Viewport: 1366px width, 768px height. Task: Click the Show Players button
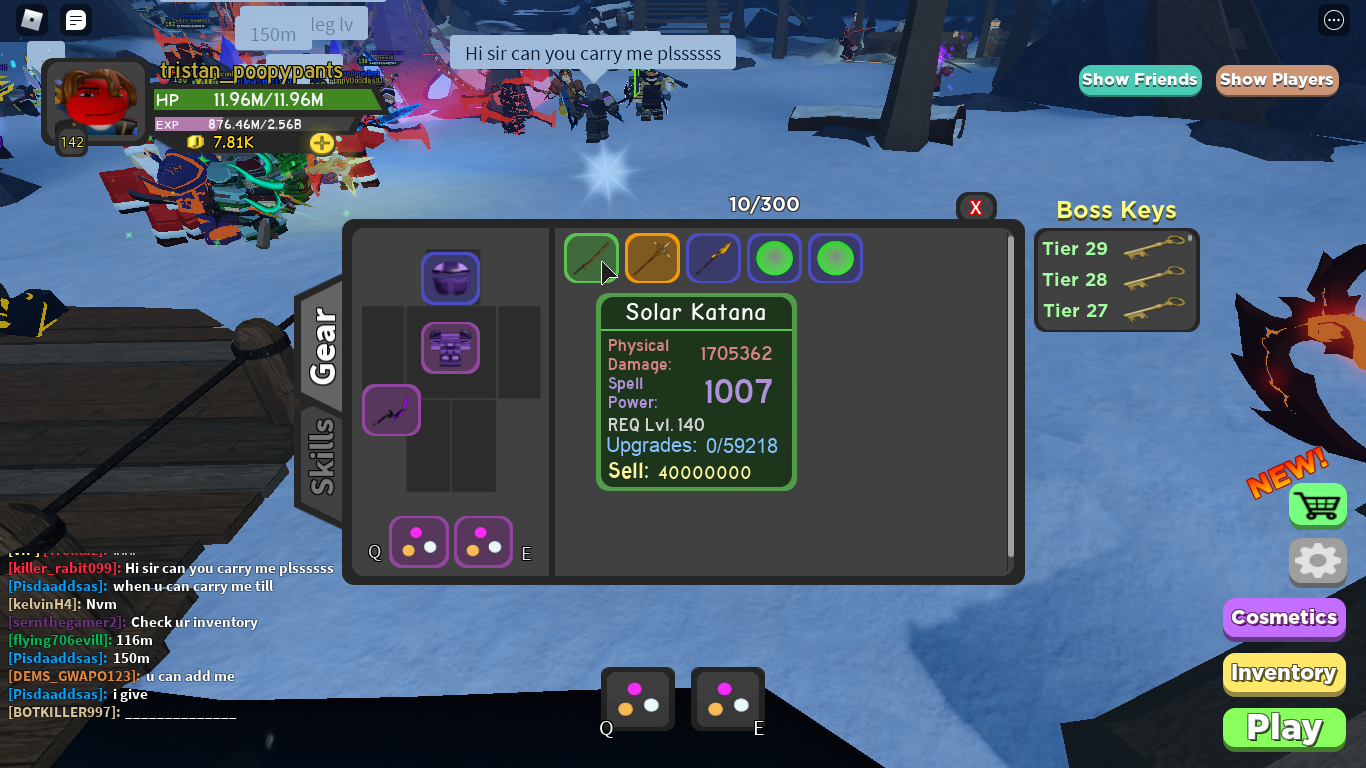coord(1277,79)
